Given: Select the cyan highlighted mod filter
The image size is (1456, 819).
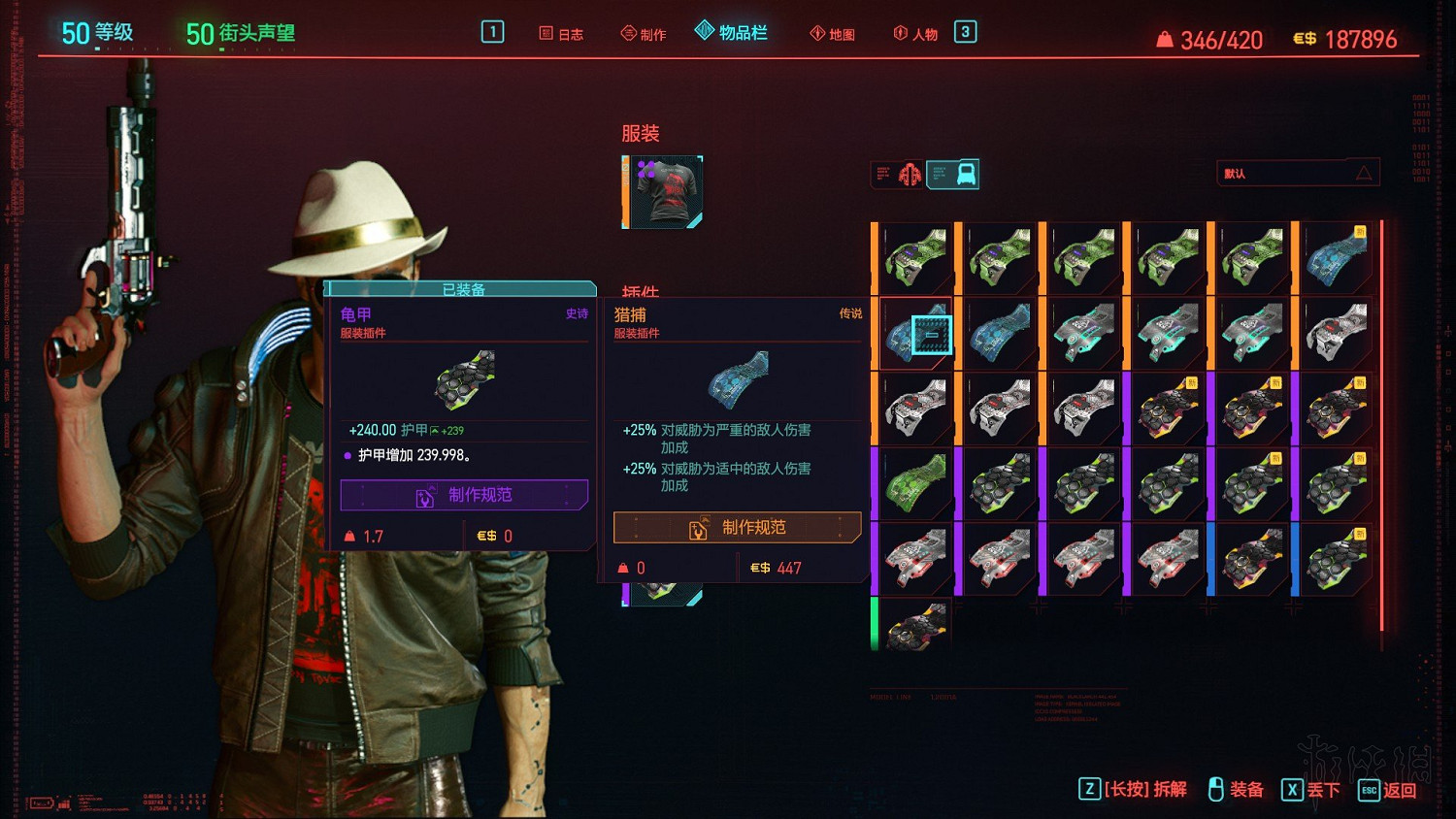Looking at the screenshot, I should [x=954, y=175].
